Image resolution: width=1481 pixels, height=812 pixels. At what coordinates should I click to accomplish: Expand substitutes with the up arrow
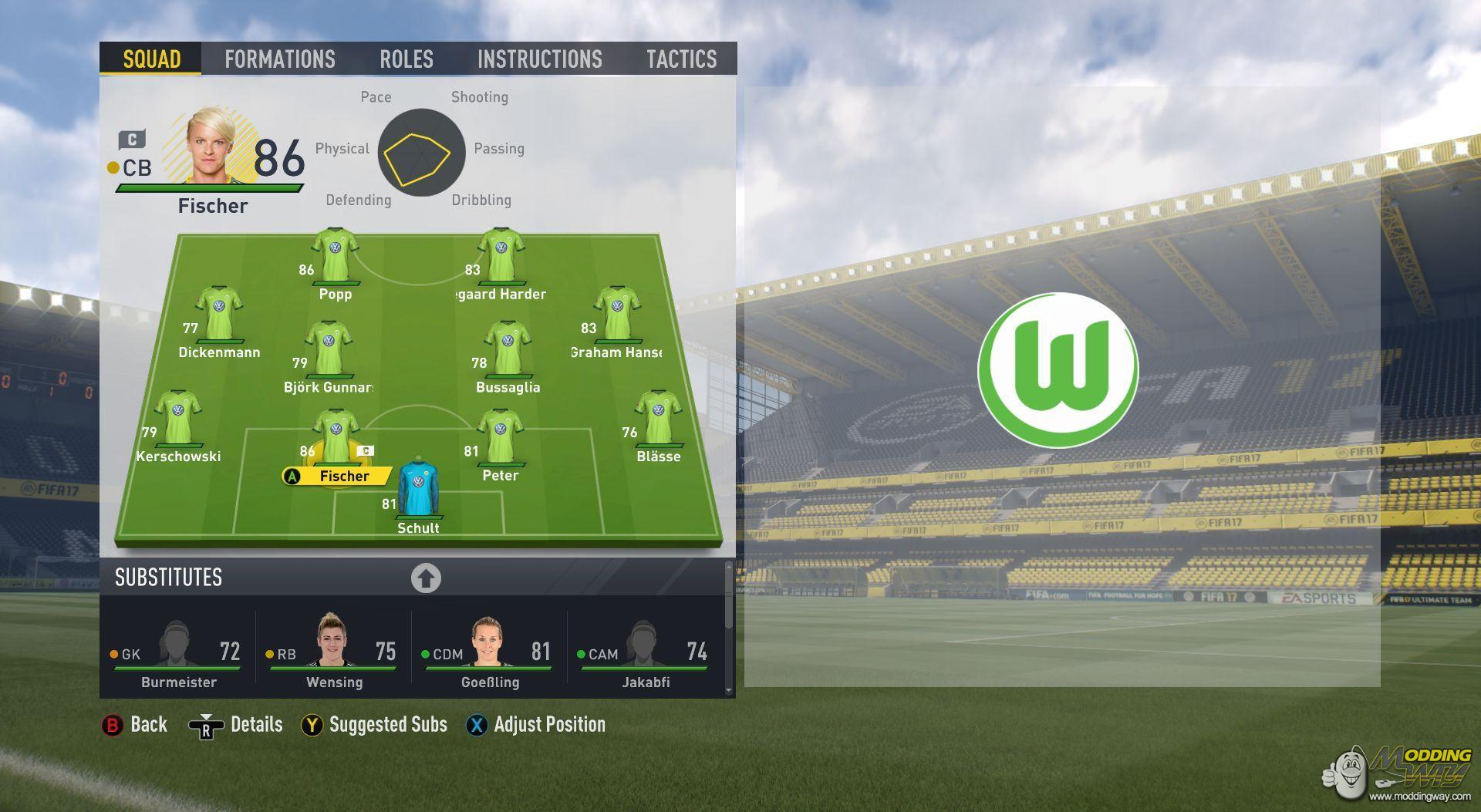(x=426, y=578)
